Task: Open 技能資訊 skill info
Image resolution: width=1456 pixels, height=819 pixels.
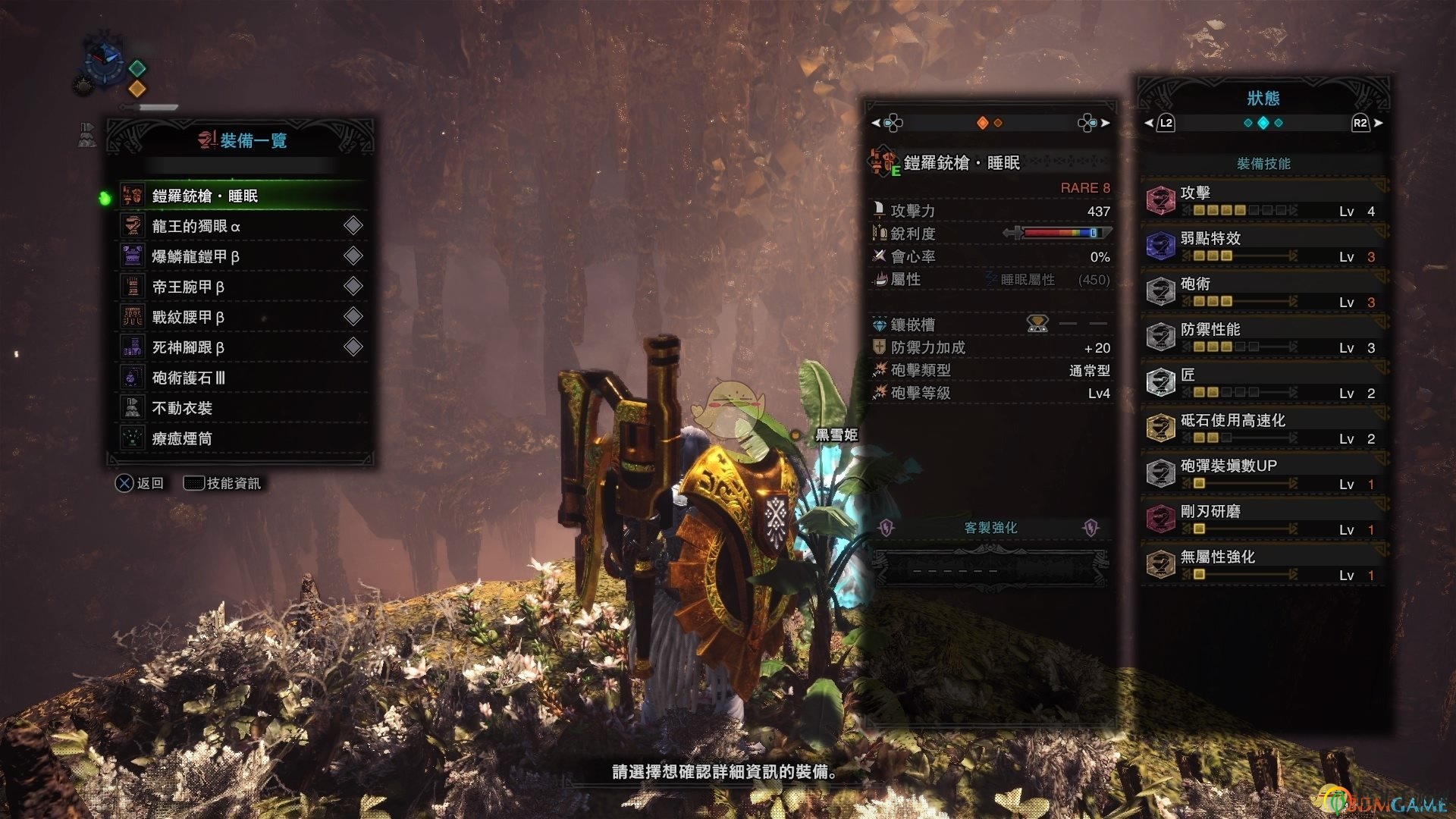Action: 223,483
